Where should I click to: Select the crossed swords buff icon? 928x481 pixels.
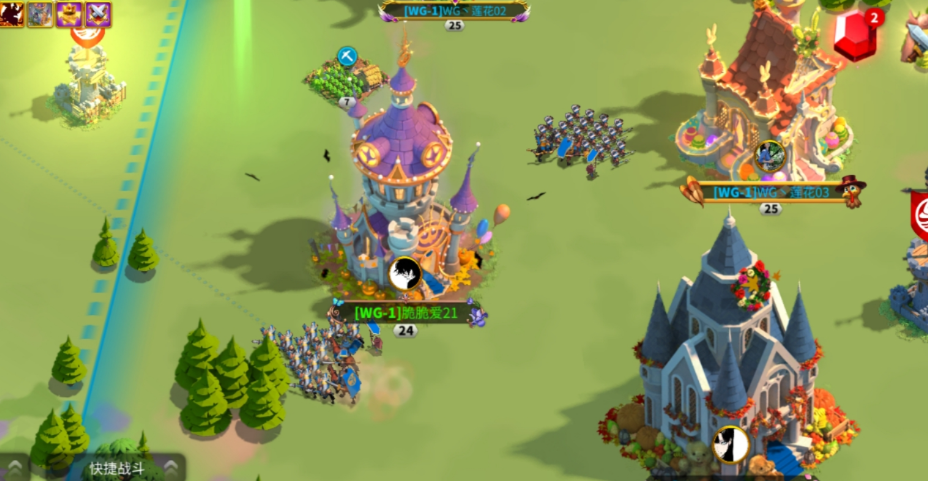pos(98,13)
